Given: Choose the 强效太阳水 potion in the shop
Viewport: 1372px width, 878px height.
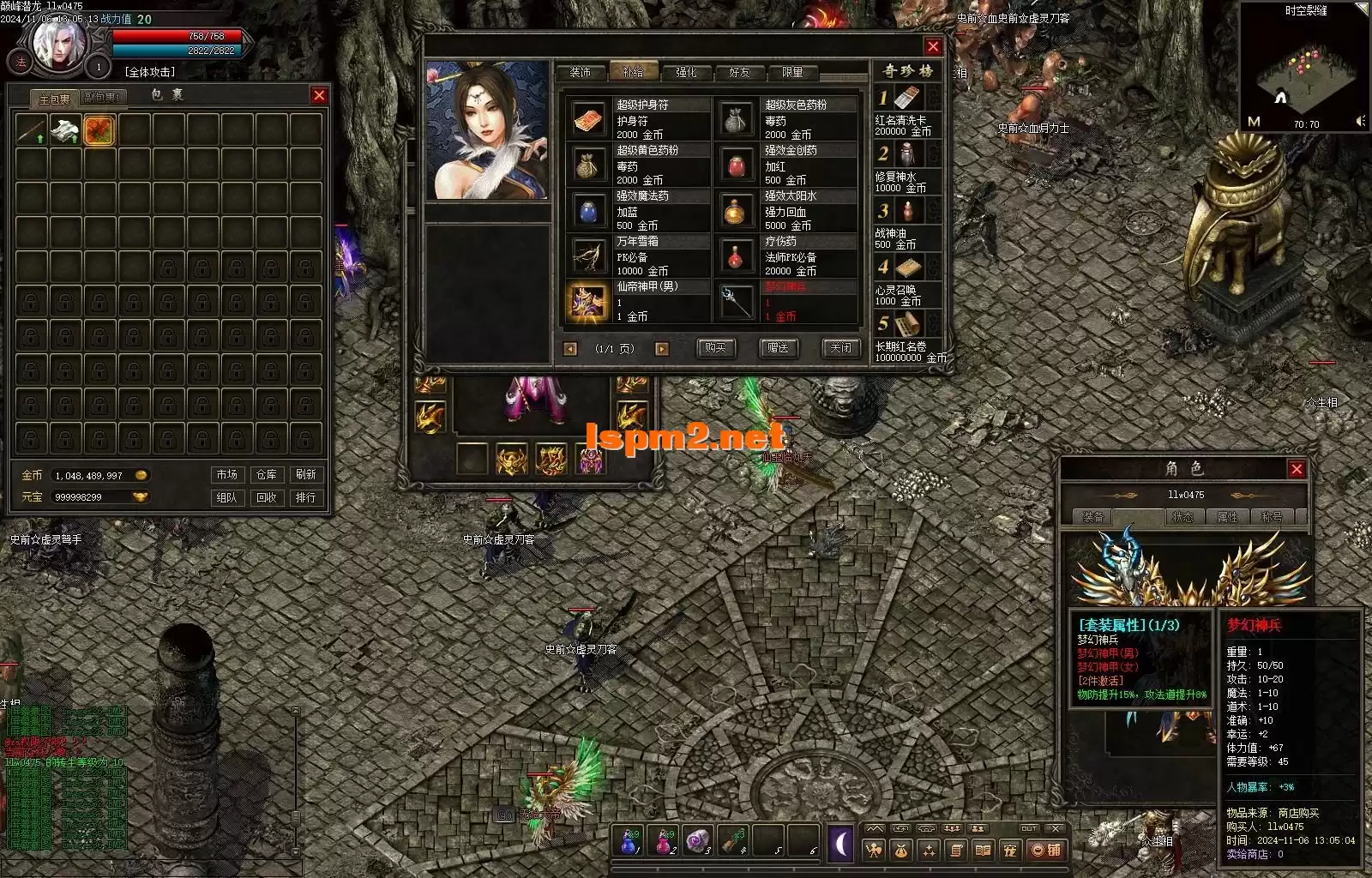Looking at the screenshot, I should pos(736,211).
